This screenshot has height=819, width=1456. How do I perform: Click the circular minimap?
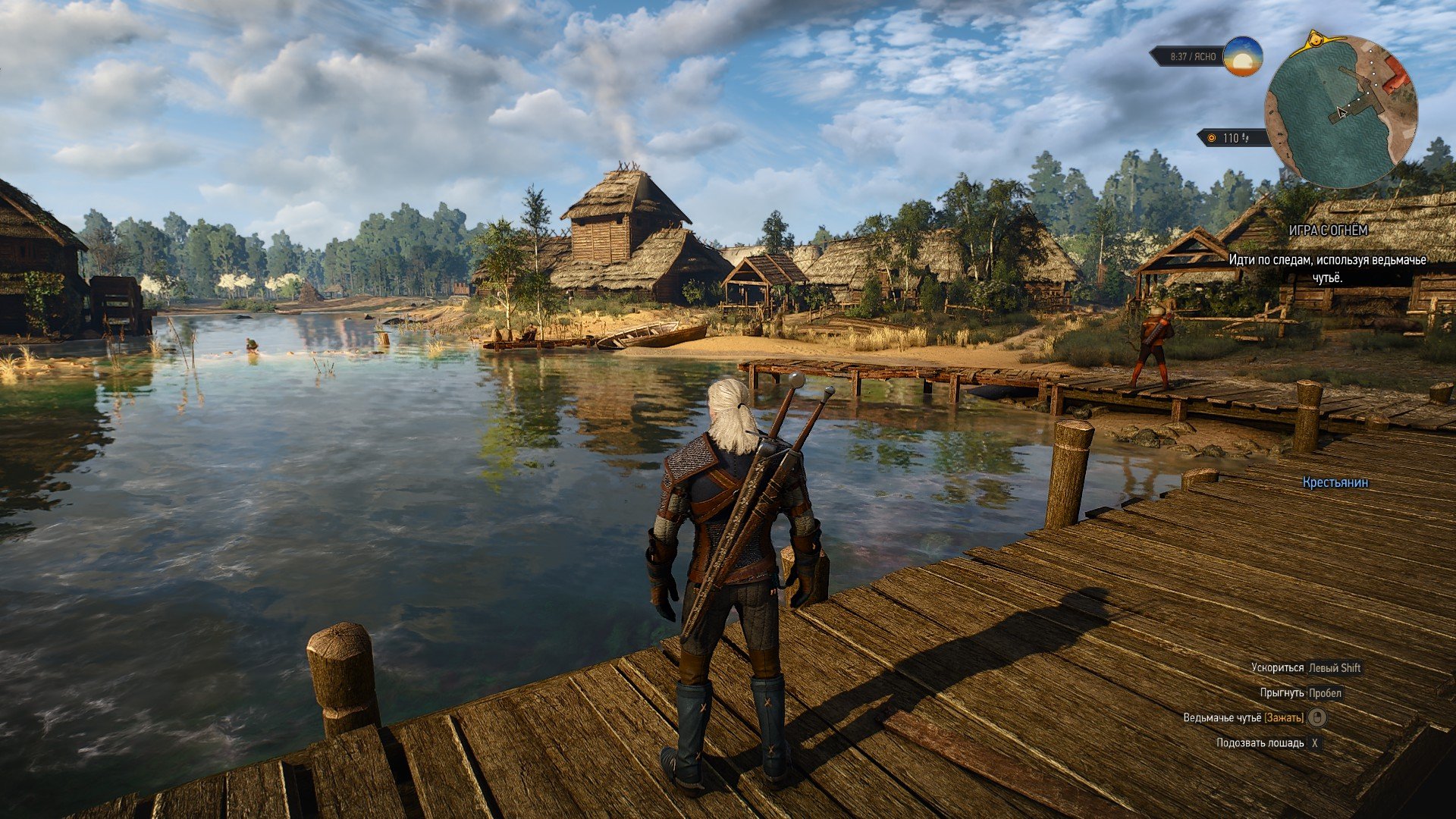coord(1341,112)
